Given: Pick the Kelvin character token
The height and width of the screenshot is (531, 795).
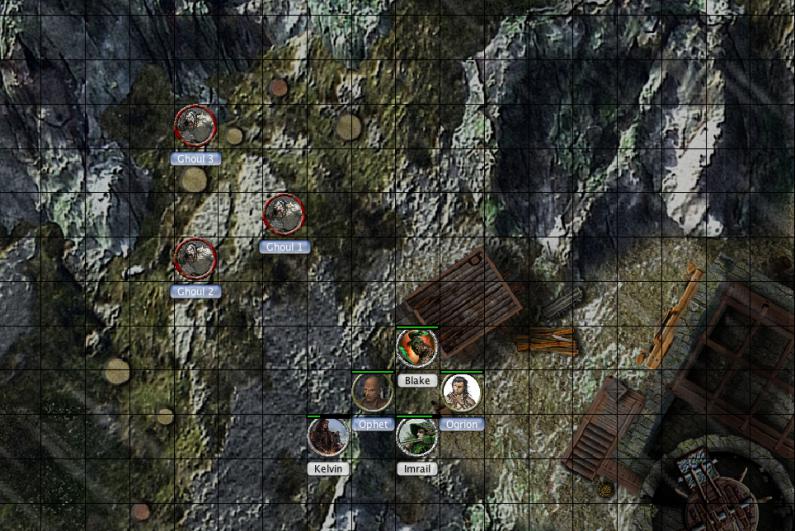Looking at the screenshot, I should point(327,436).
